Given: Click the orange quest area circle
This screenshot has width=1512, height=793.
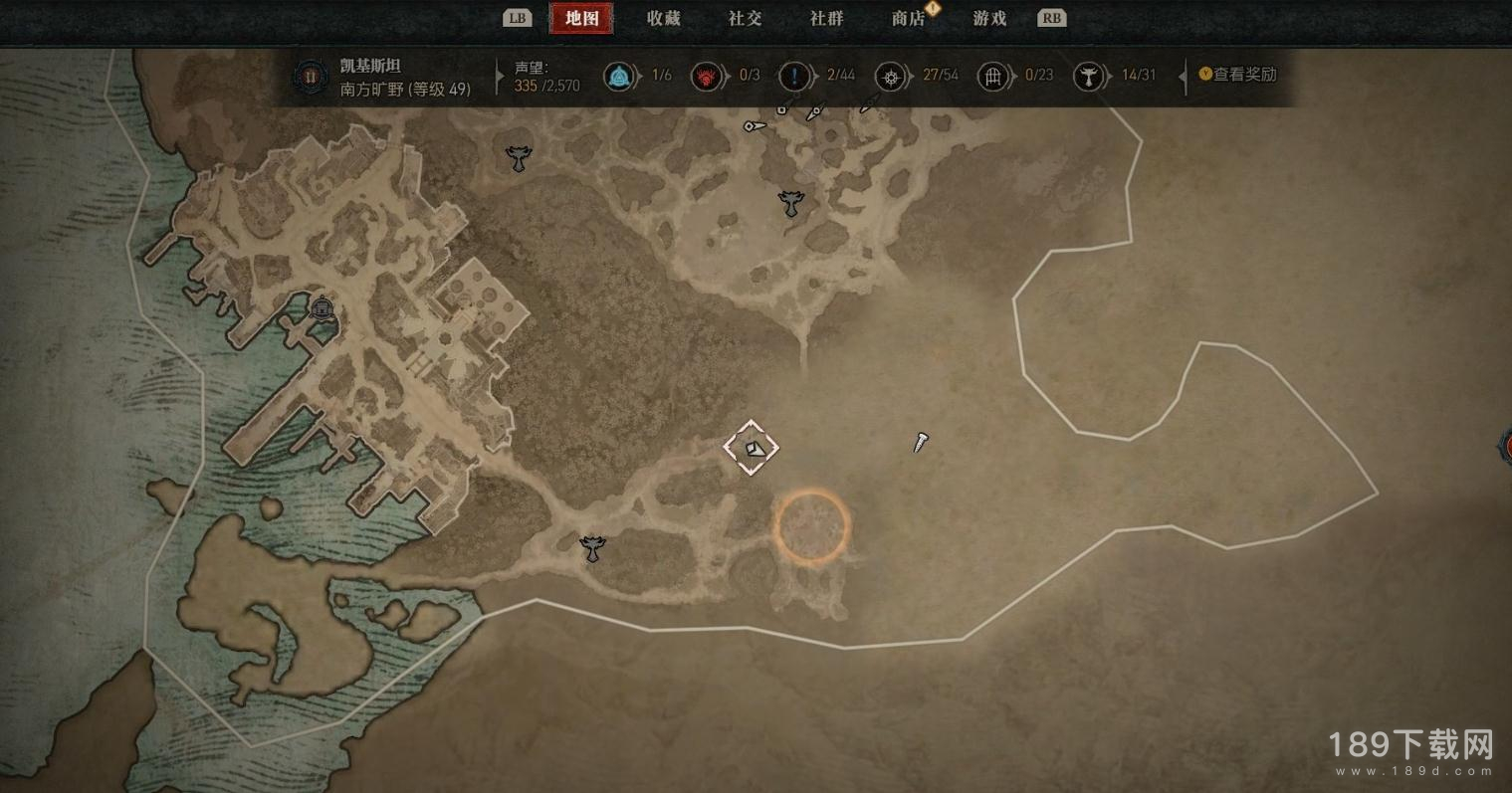Looking at the screenshot, I should point(812,525).
